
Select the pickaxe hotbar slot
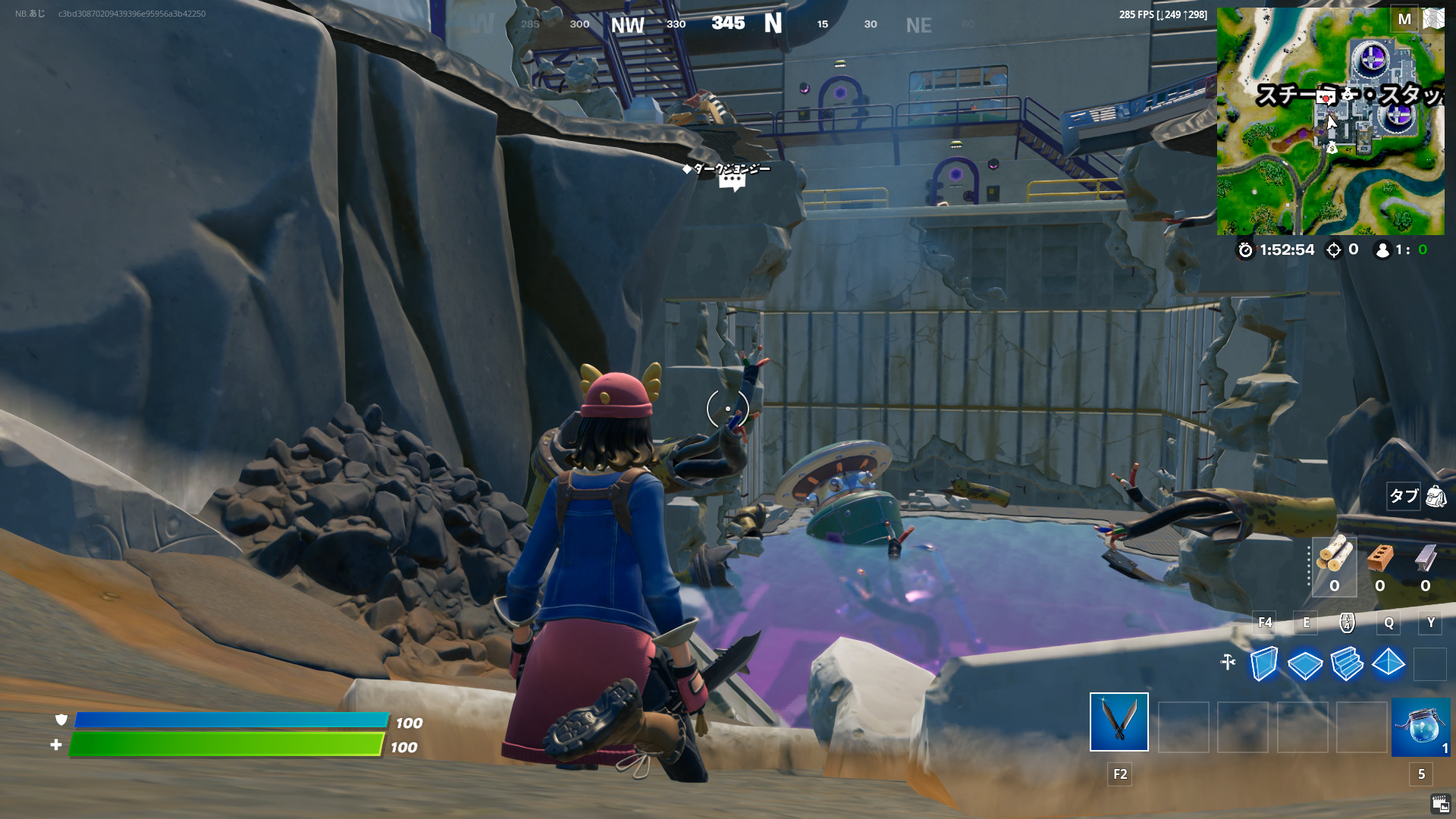pyautogui.click(x=1119, y=722)
